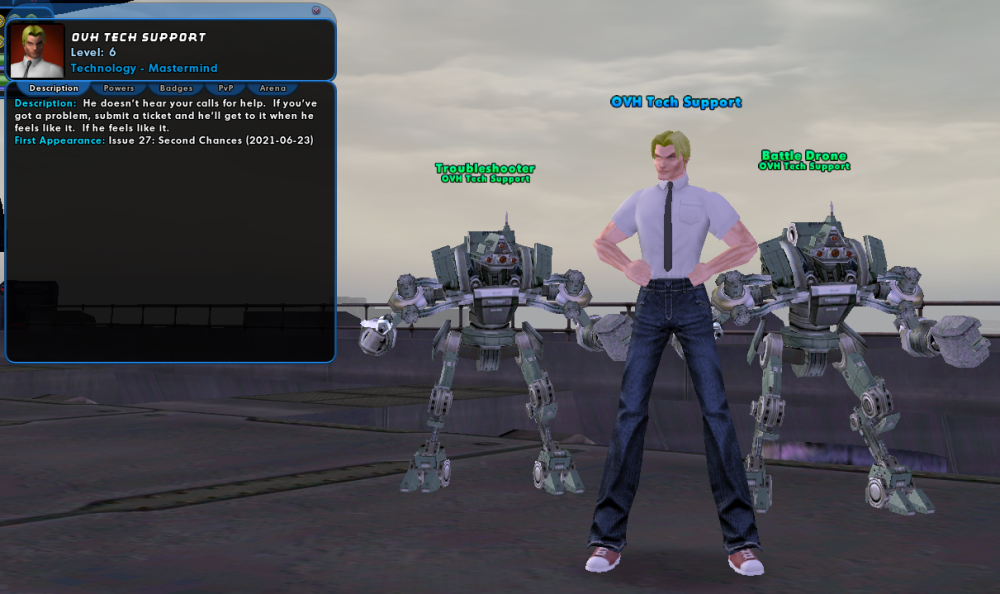1000x594 pixels.
Task: Show the PvP tab
Action: click(x=226, y=89)
